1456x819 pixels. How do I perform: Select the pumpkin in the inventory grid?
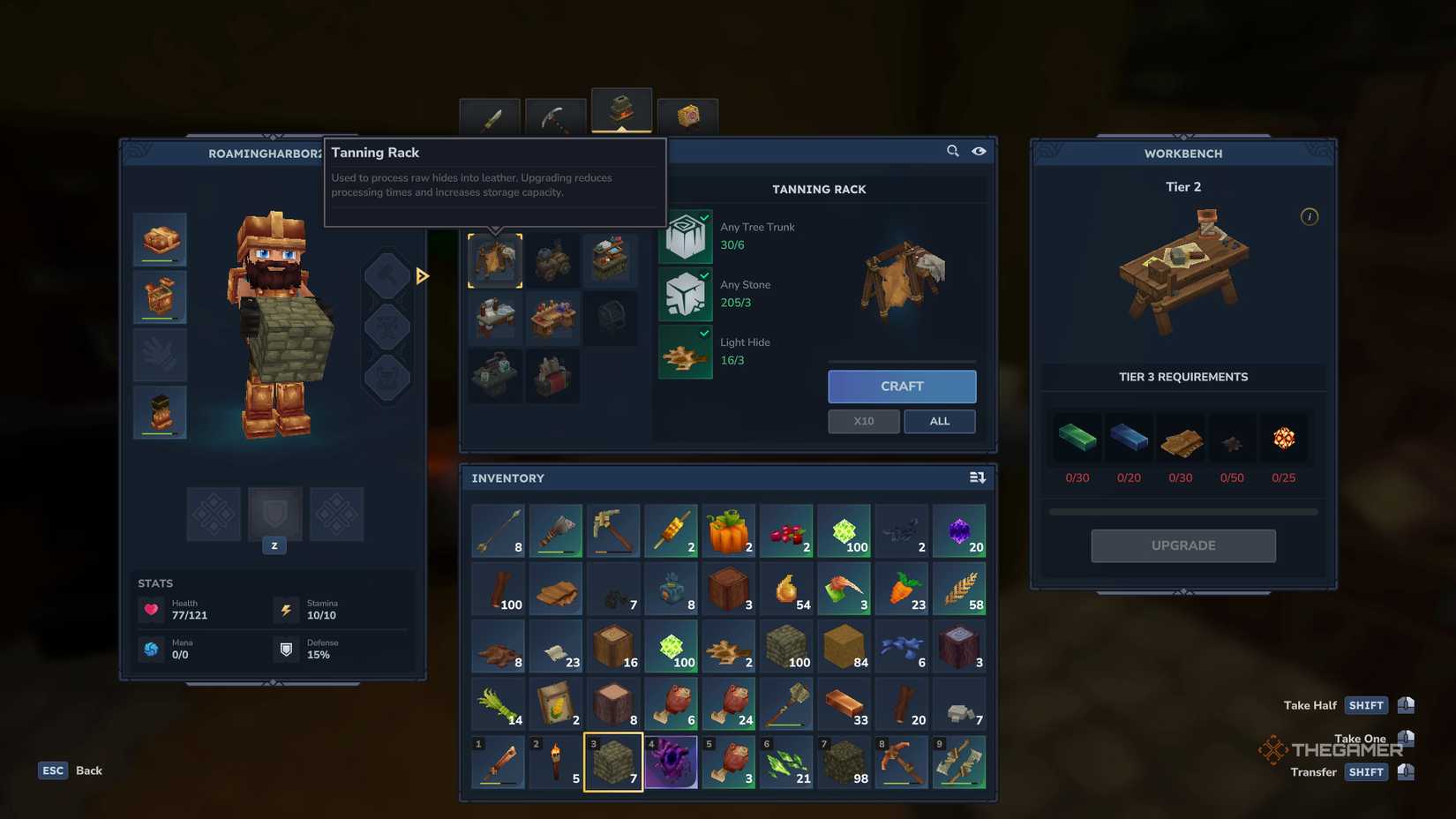(x=729, y=530)
